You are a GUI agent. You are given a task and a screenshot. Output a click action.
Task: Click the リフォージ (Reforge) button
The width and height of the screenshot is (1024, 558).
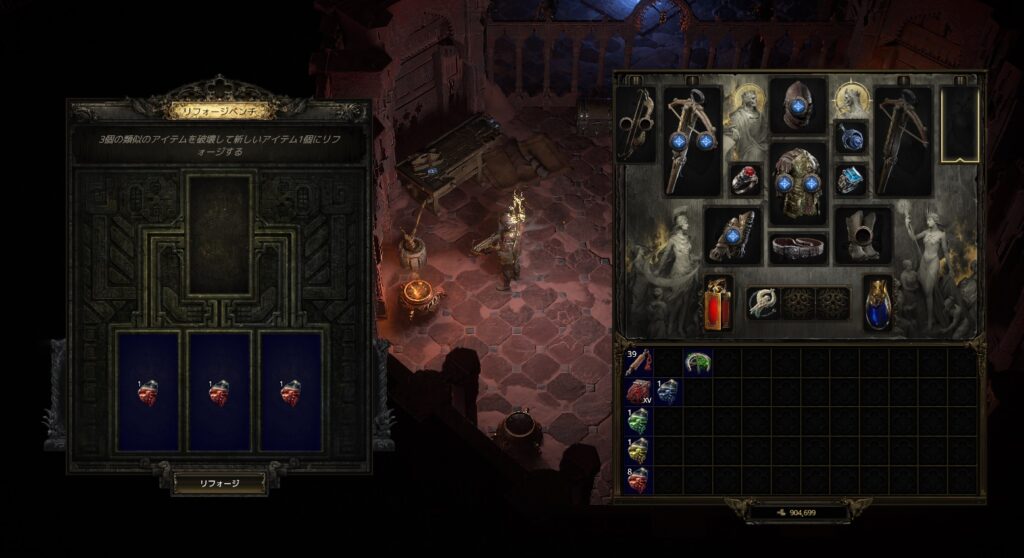219,483
